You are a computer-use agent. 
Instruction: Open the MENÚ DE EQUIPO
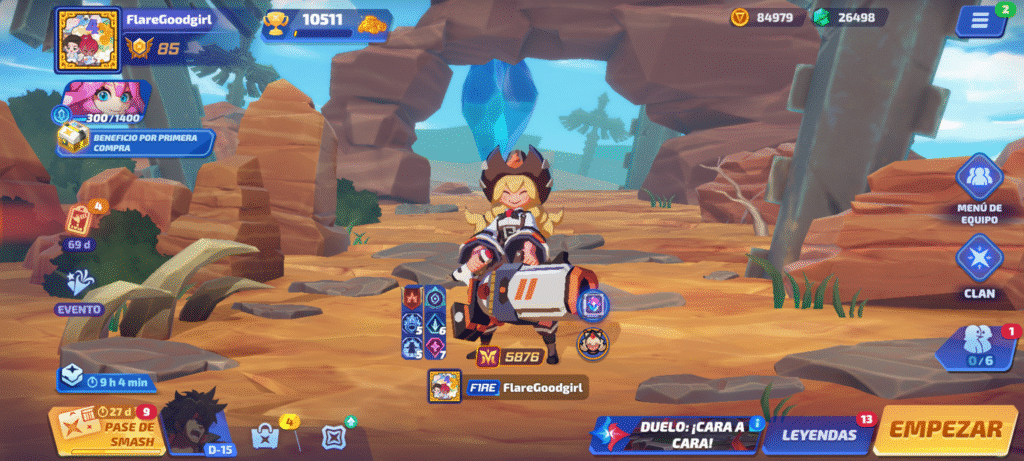pos(979,188)
